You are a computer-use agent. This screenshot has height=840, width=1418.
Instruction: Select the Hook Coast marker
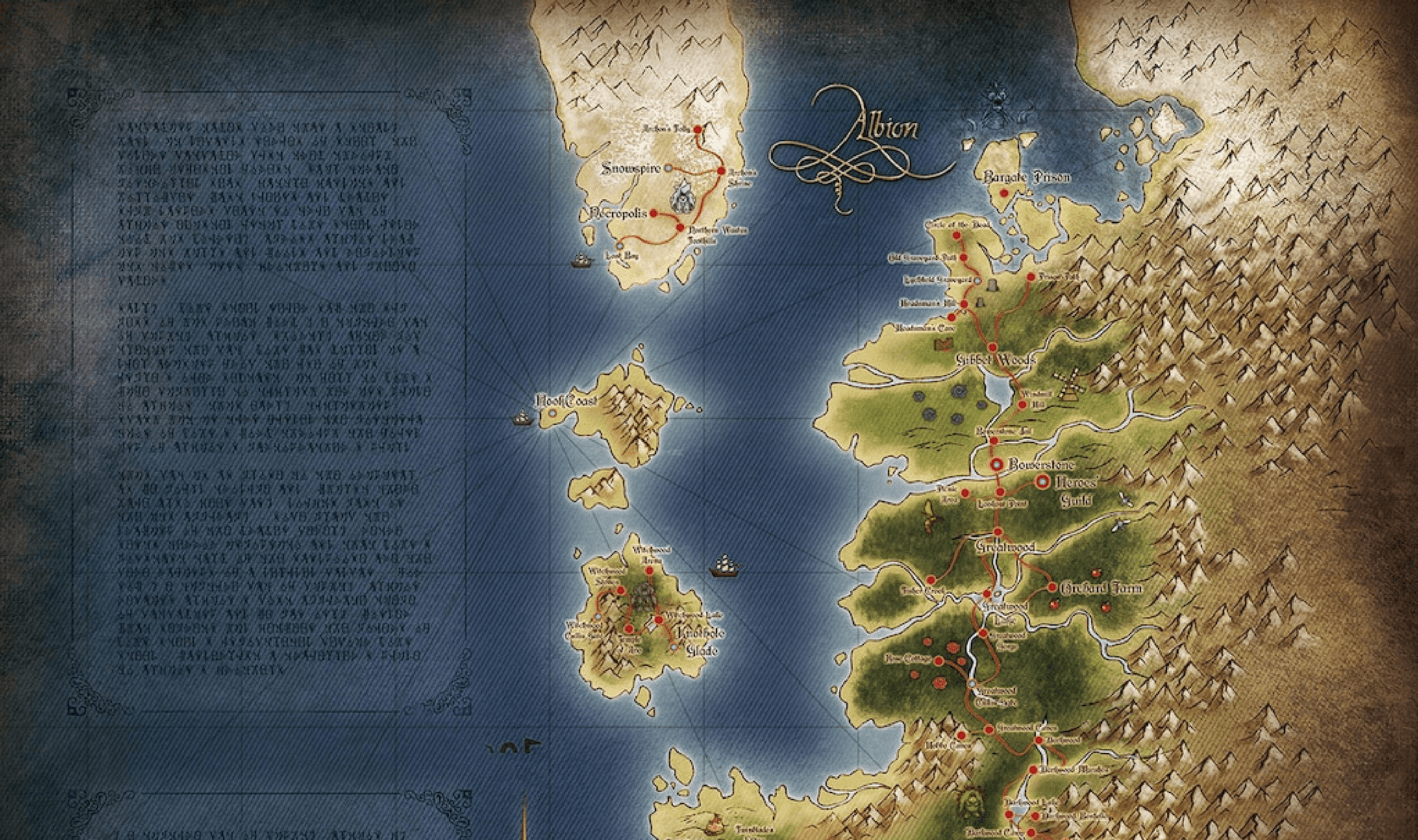(552, 414)
